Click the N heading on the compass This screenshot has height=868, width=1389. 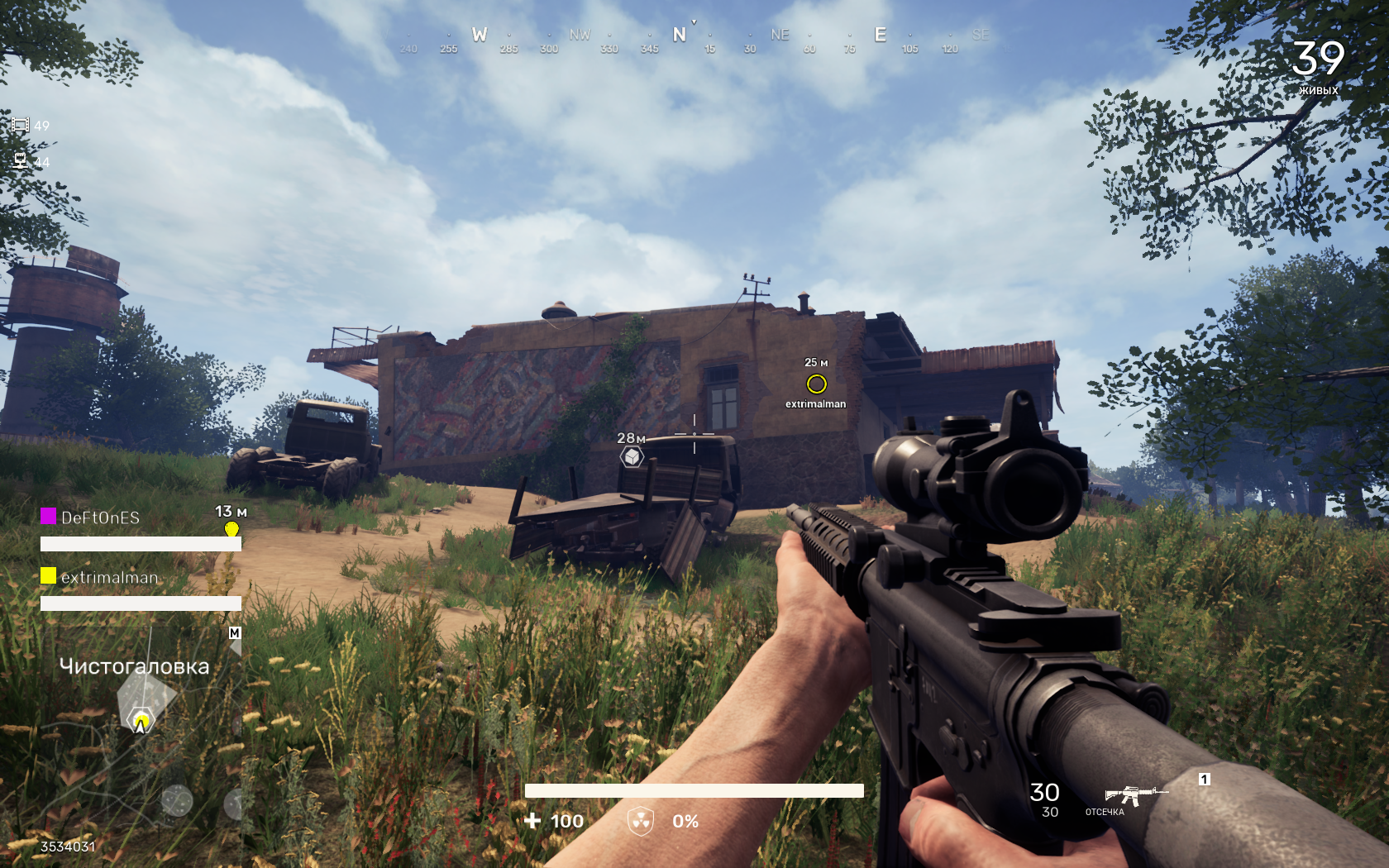click(680, 35)
